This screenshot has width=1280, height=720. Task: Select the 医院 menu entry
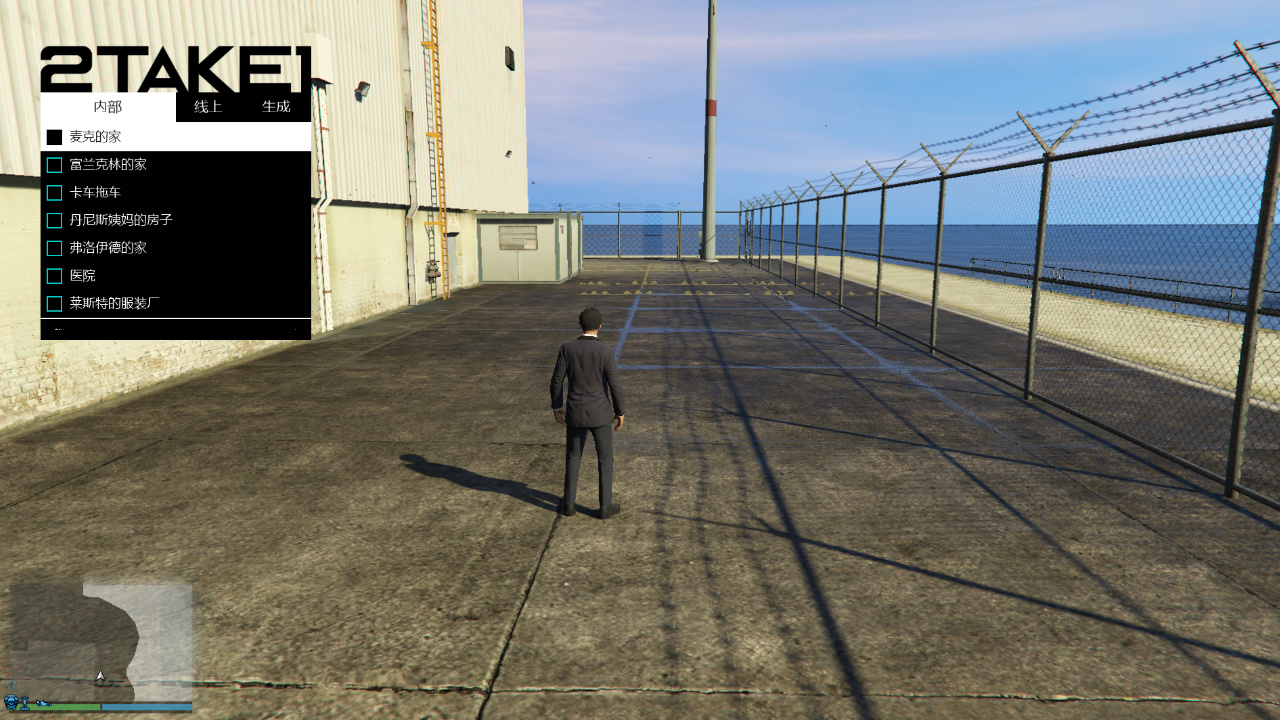84,275
